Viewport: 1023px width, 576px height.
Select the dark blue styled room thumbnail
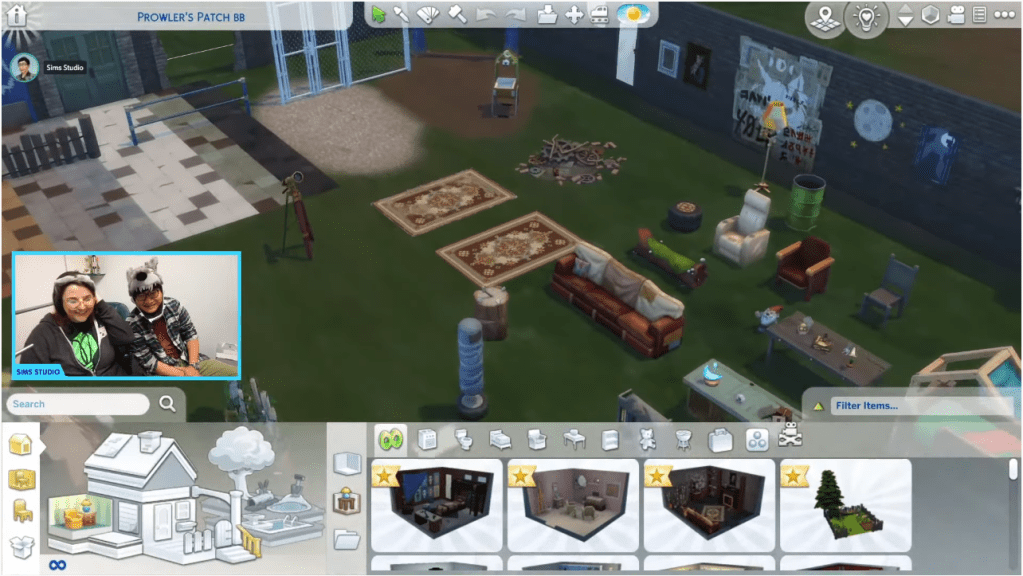pyautogui.click(x=435, y=504)
